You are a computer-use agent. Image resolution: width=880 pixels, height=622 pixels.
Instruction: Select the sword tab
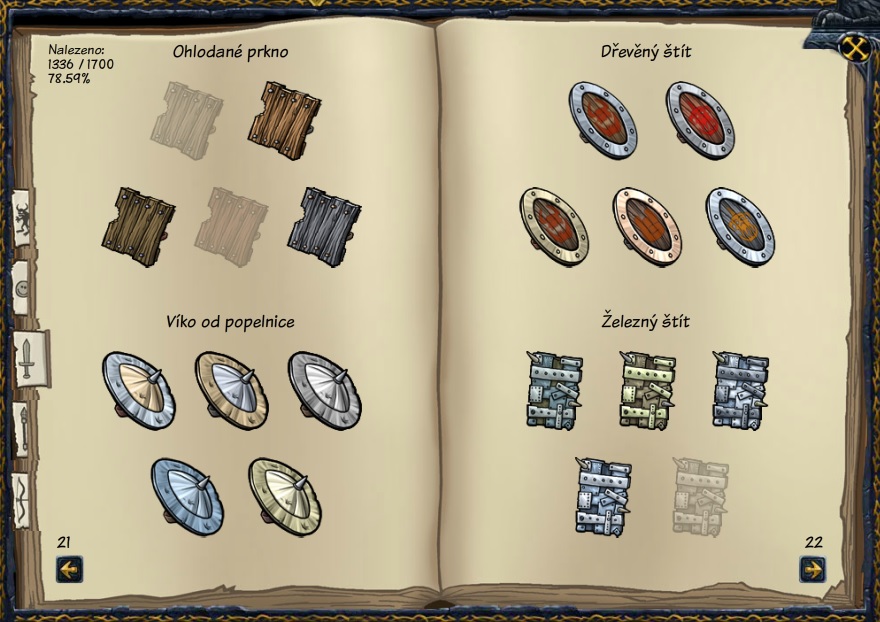coord(26,356)
